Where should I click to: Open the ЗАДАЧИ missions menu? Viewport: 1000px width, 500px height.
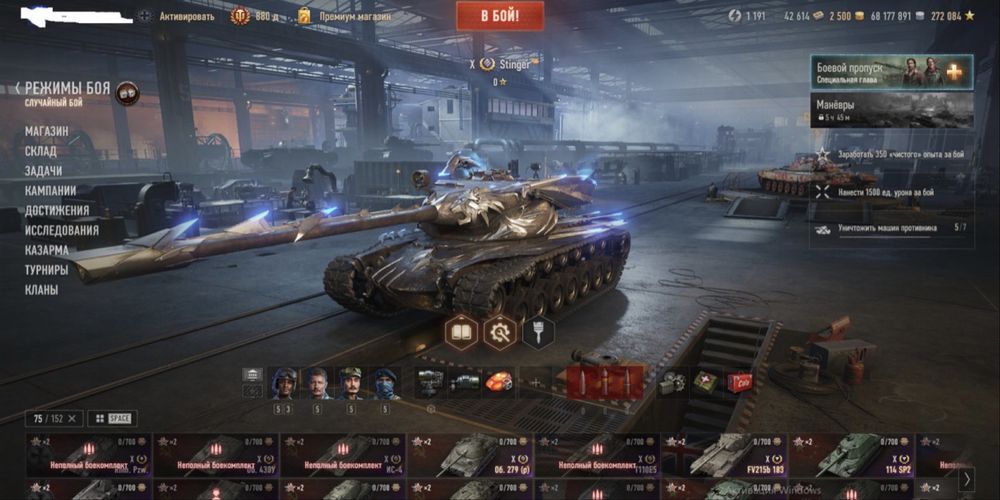click(x=44, y=171)
